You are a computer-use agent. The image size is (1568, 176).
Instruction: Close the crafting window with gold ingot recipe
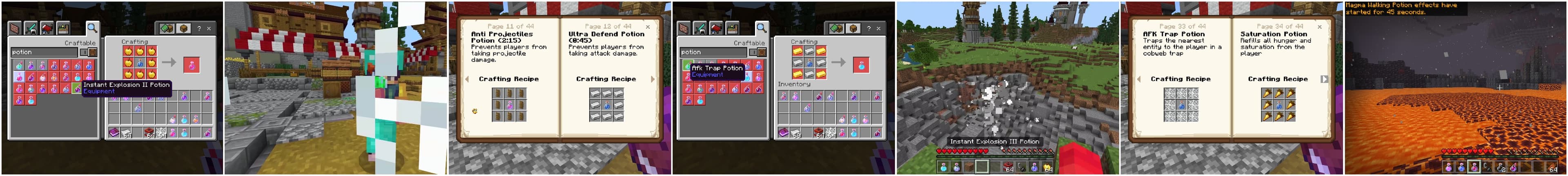pos(878,28)
